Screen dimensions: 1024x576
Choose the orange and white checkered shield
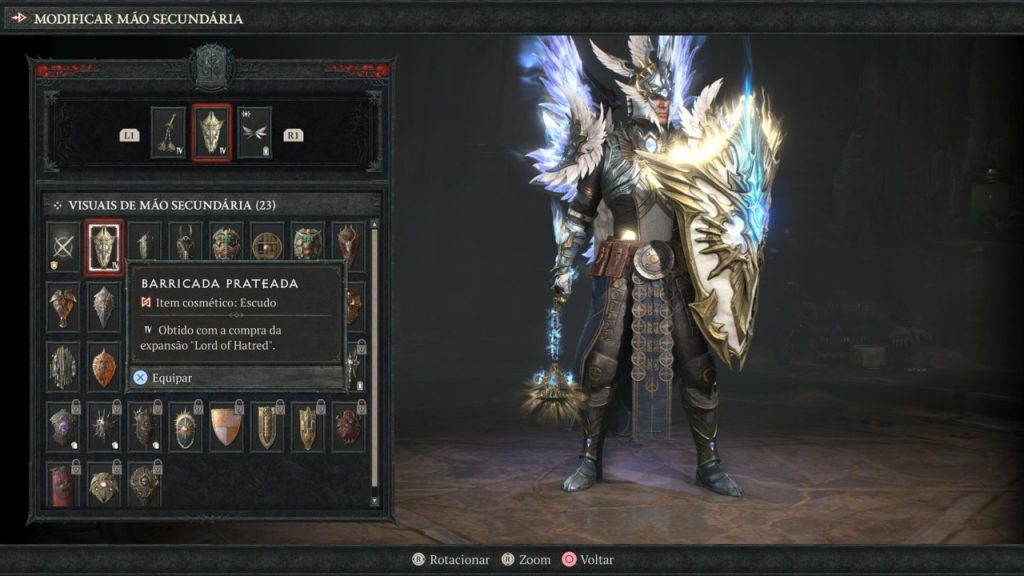226,425
